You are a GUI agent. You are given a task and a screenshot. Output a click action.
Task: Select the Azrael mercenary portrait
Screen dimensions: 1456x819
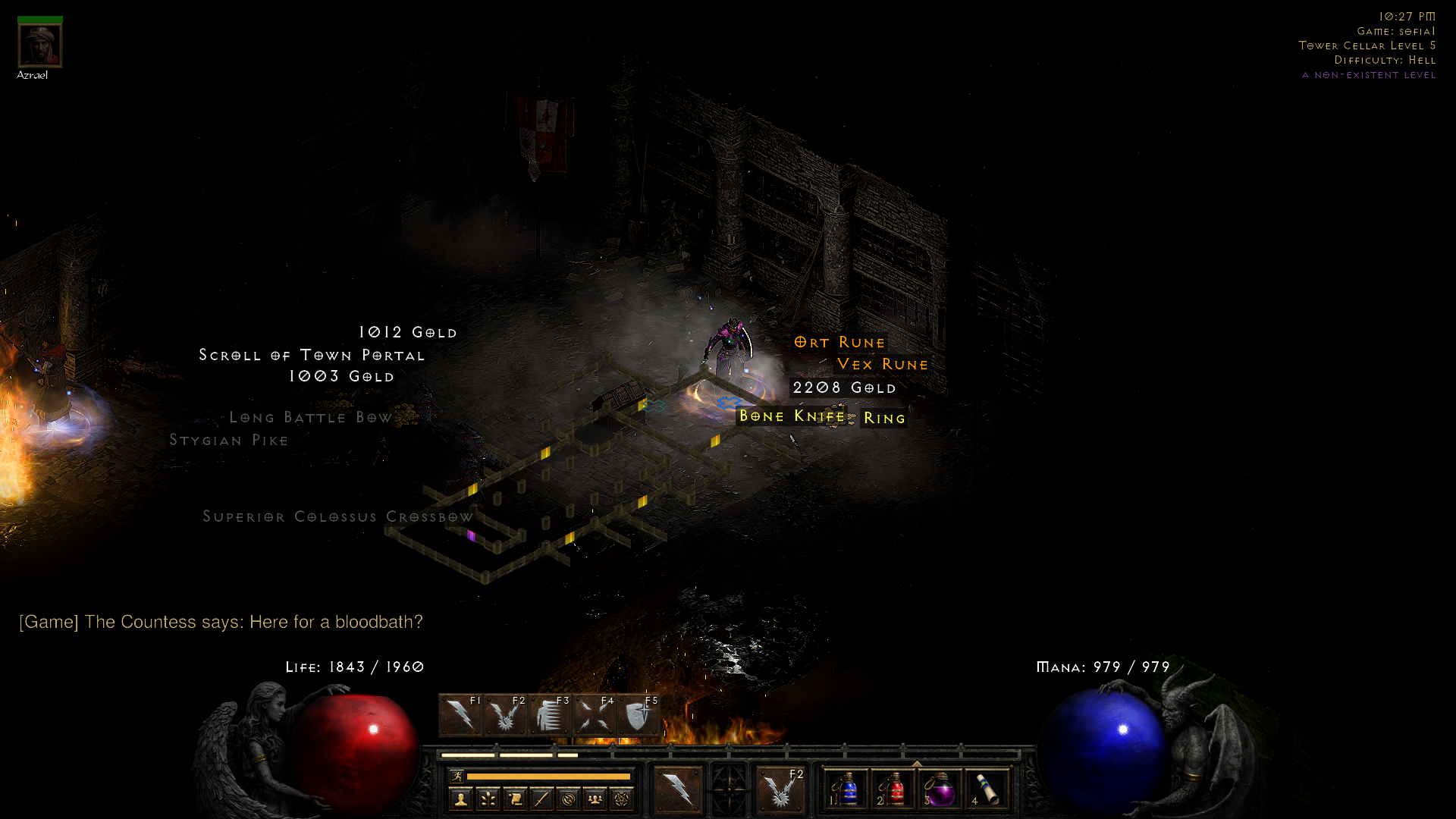point(39,45)
